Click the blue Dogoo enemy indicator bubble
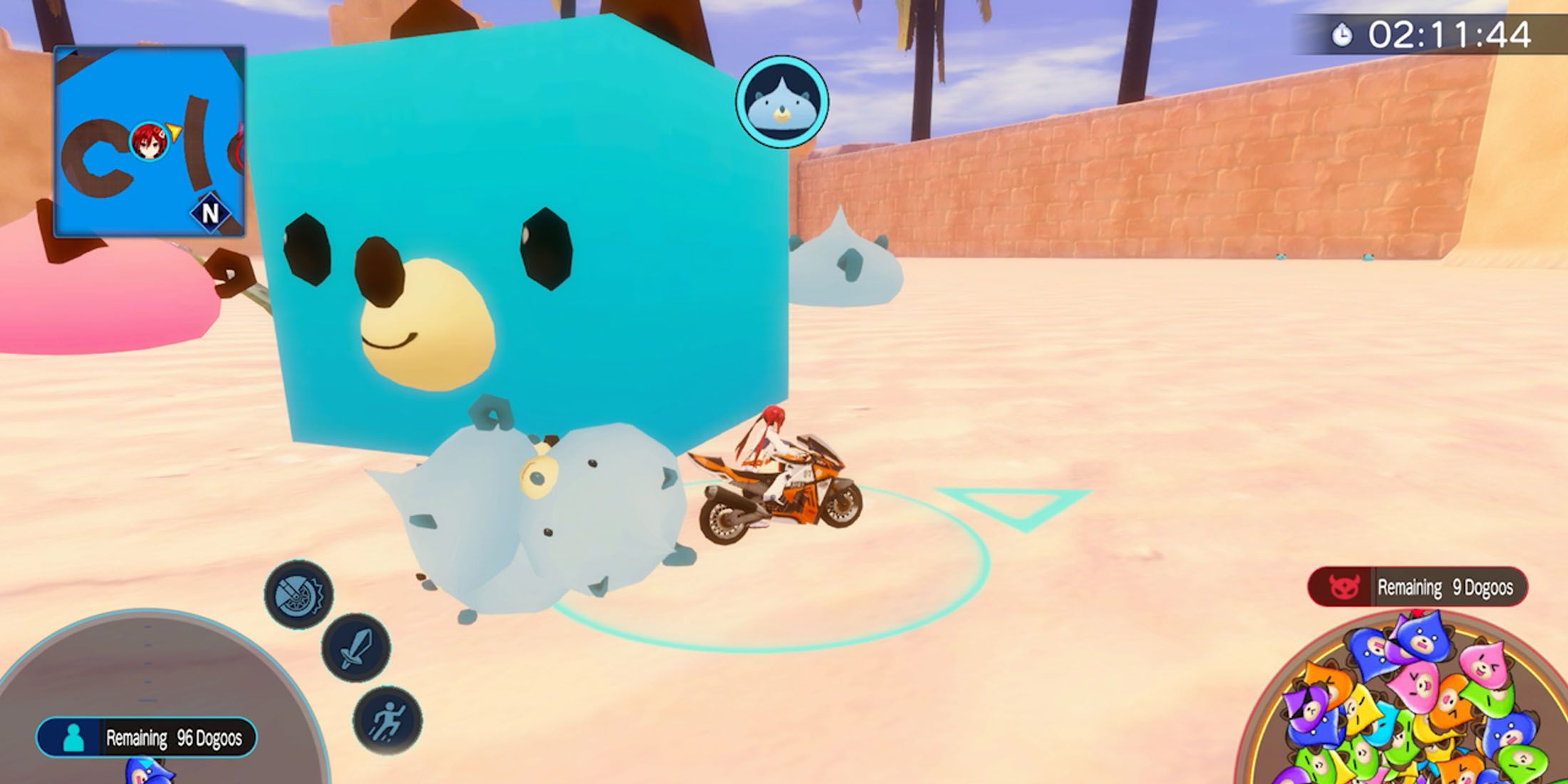1568x784 pixels. 782,101
